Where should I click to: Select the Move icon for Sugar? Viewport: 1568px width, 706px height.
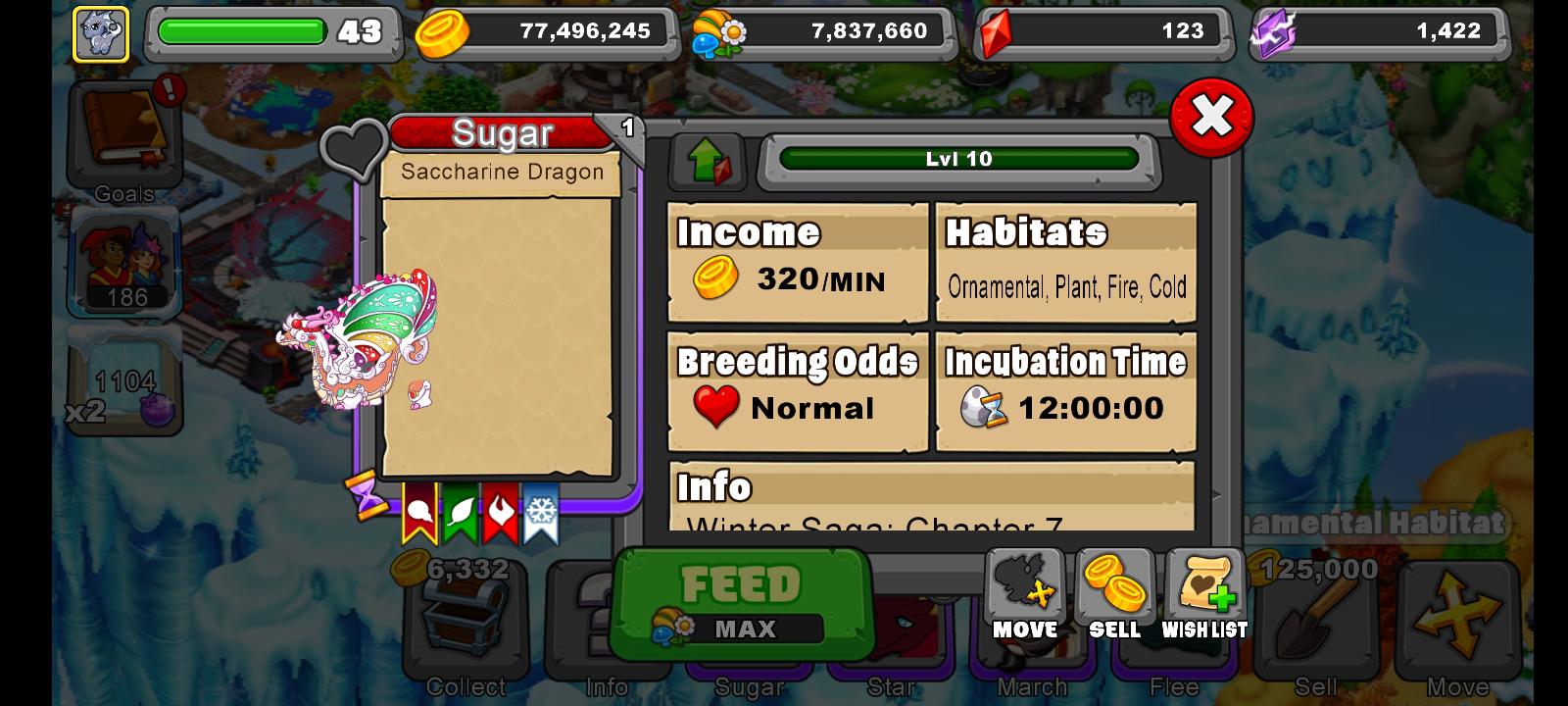pyautogui.click(x=1023, y=588)
